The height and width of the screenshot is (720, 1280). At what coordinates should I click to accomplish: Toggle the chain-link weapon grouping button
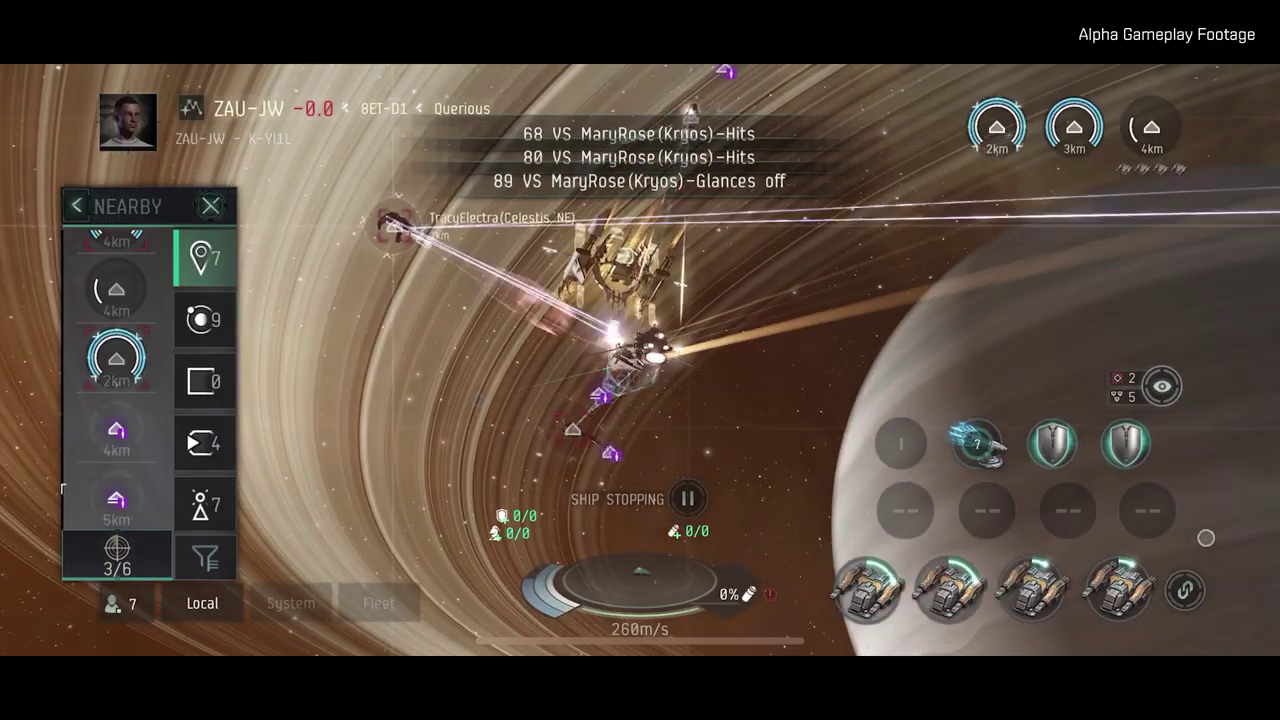tap(1185, 590)
